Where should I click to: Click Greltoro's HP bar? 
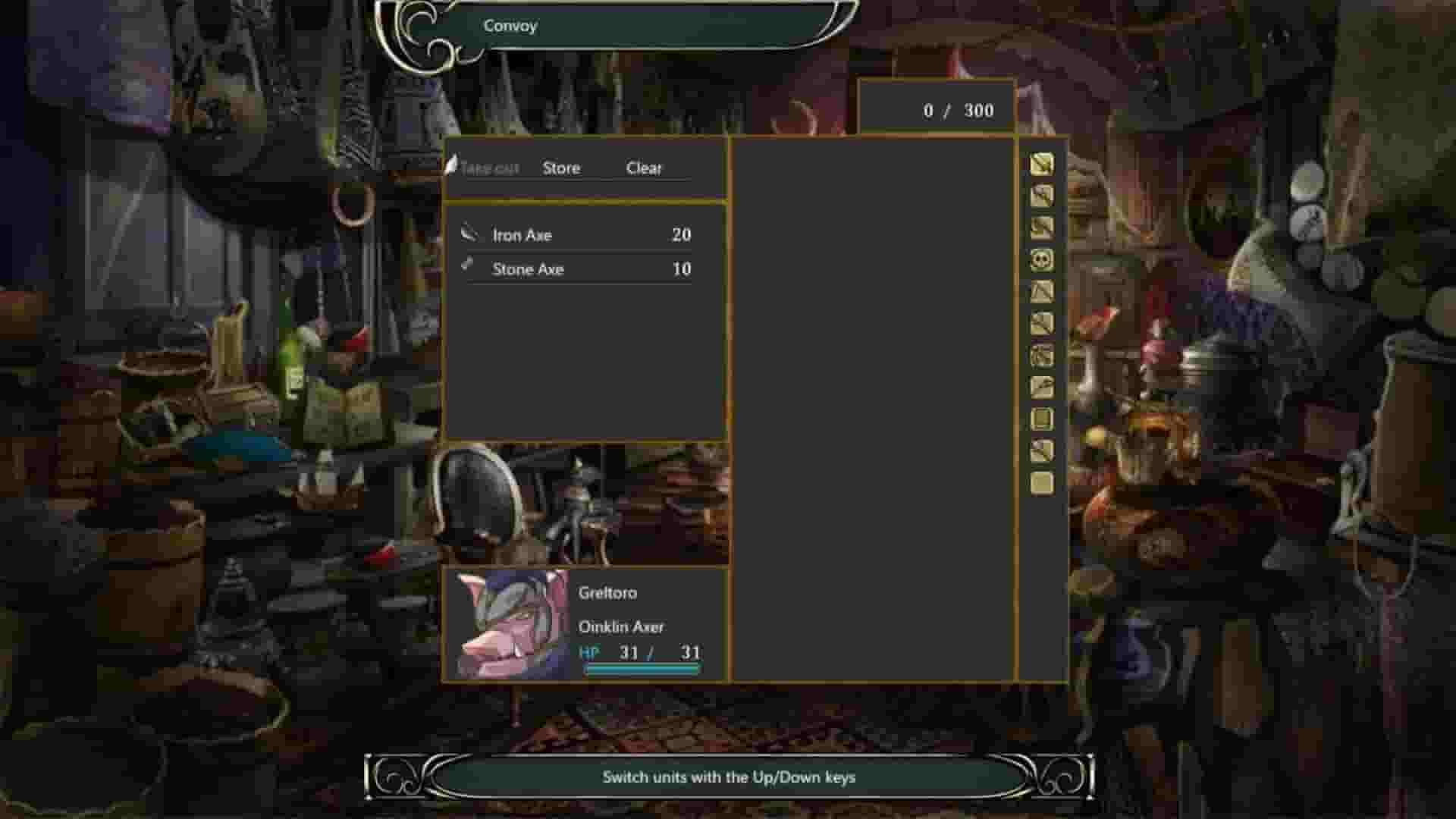(641, 670)
